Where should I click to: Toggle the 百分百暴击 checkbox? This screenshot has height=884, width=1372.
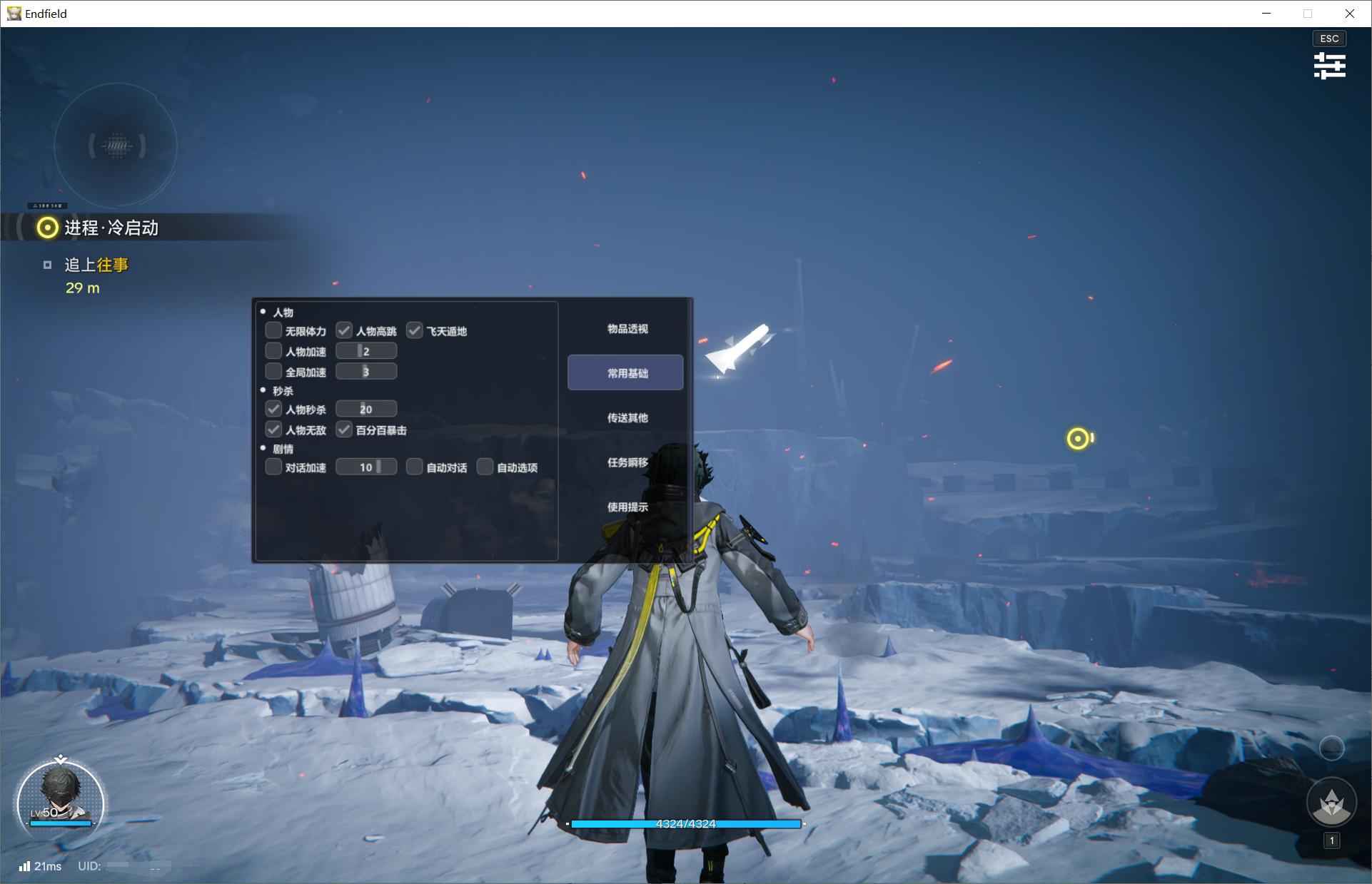click(344, 430)
